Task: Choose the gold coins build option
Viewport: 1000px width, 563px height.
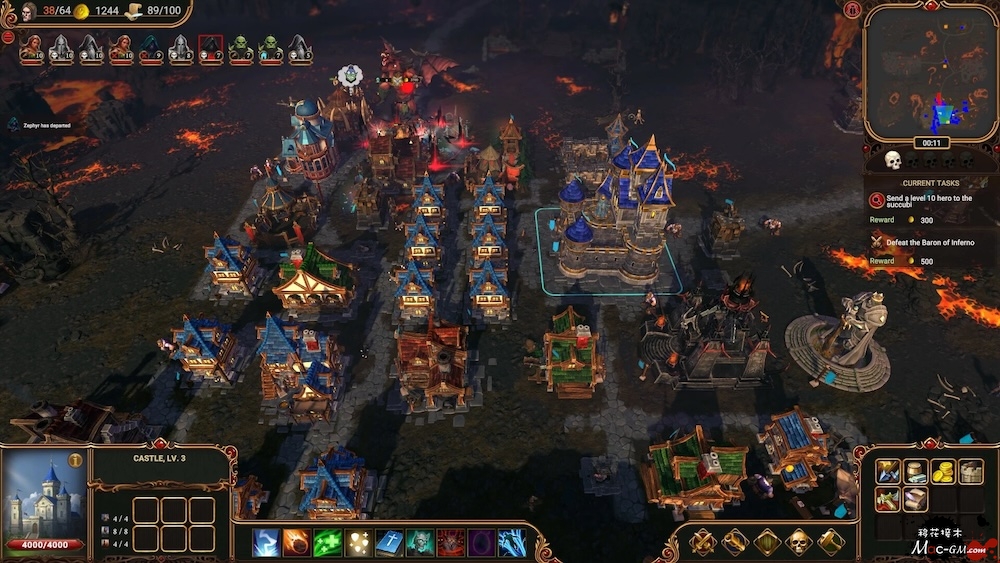Action: tap(943, 472)
